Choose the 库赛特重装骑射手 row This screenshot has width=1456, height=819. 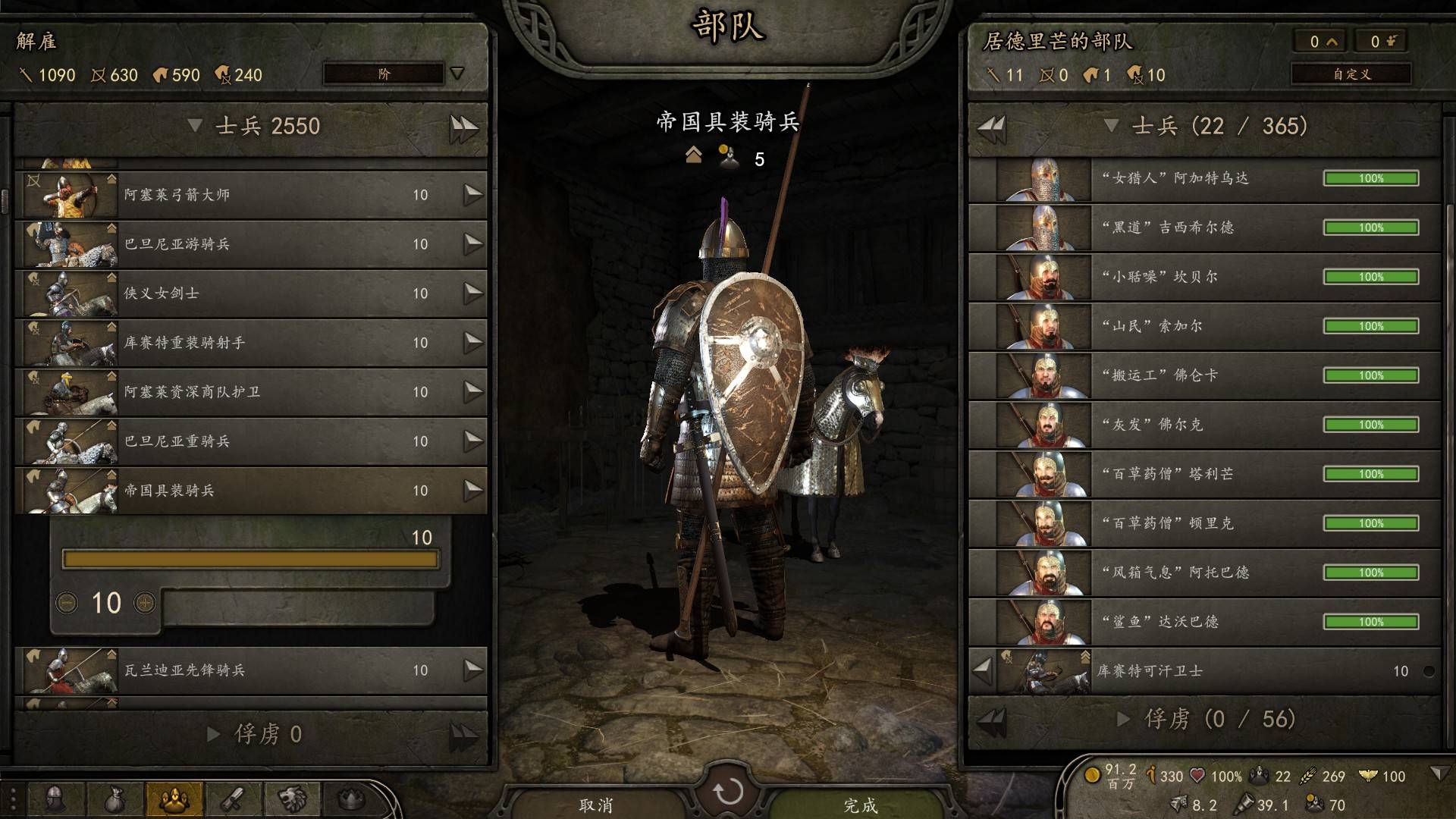tap(250, 343)
